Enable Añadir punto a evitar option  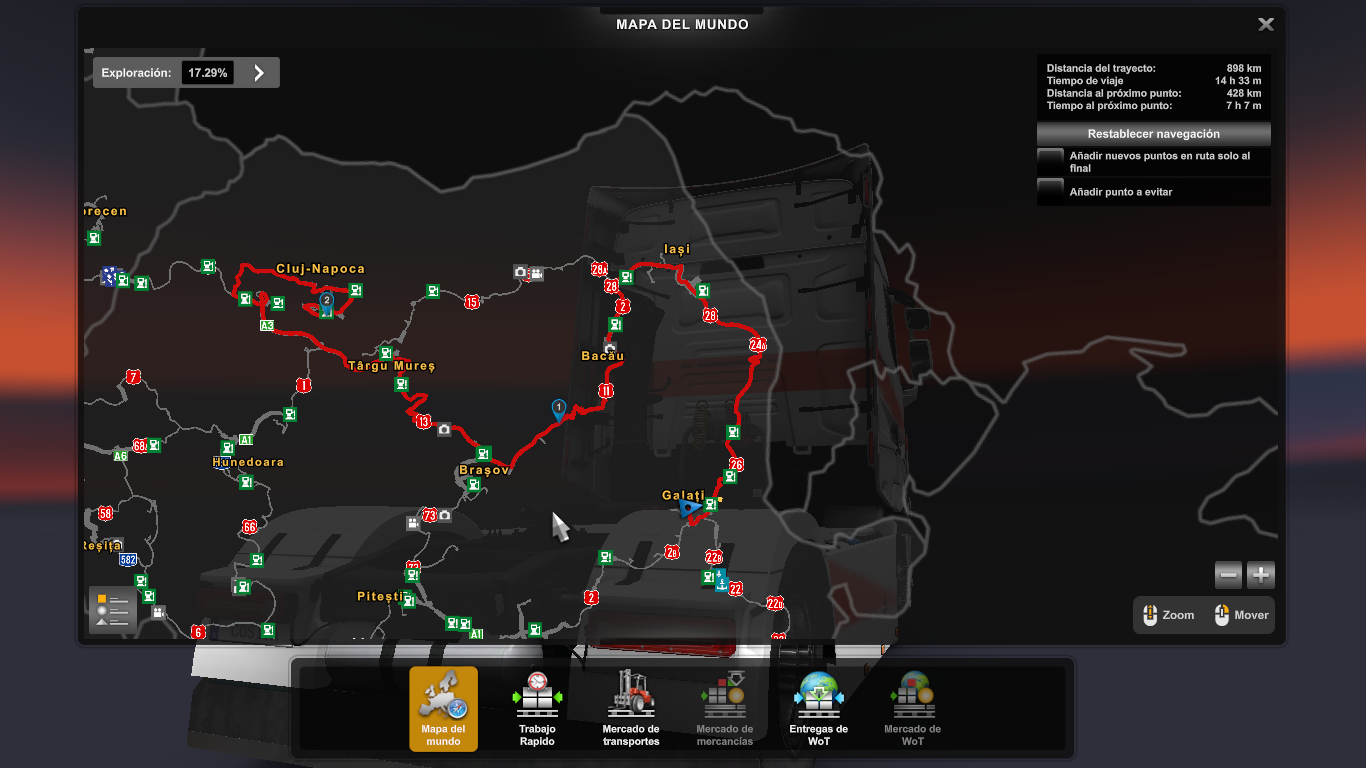coord(1050,192)
